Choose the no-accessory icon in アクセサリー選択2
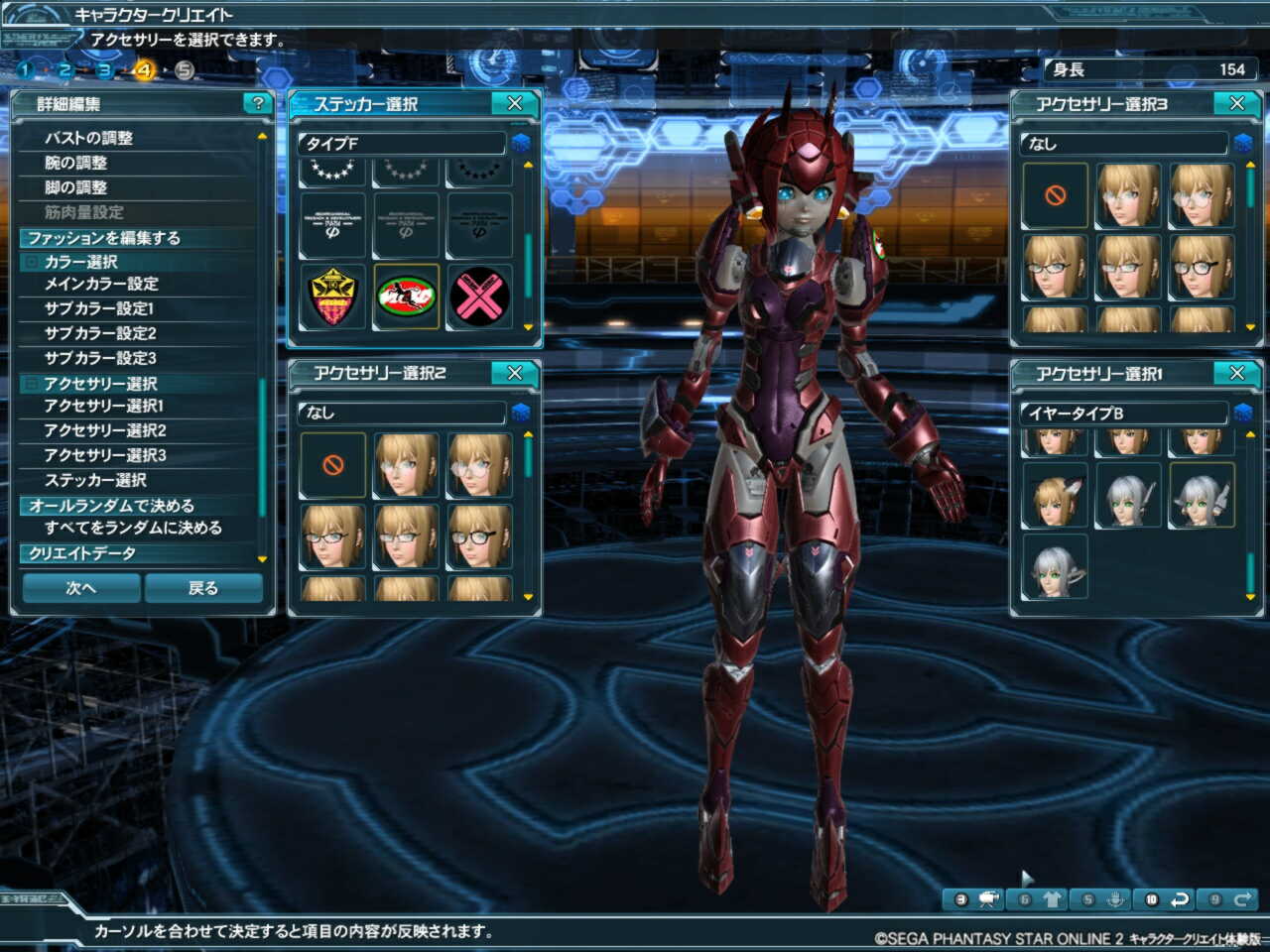 coord(333,464)
